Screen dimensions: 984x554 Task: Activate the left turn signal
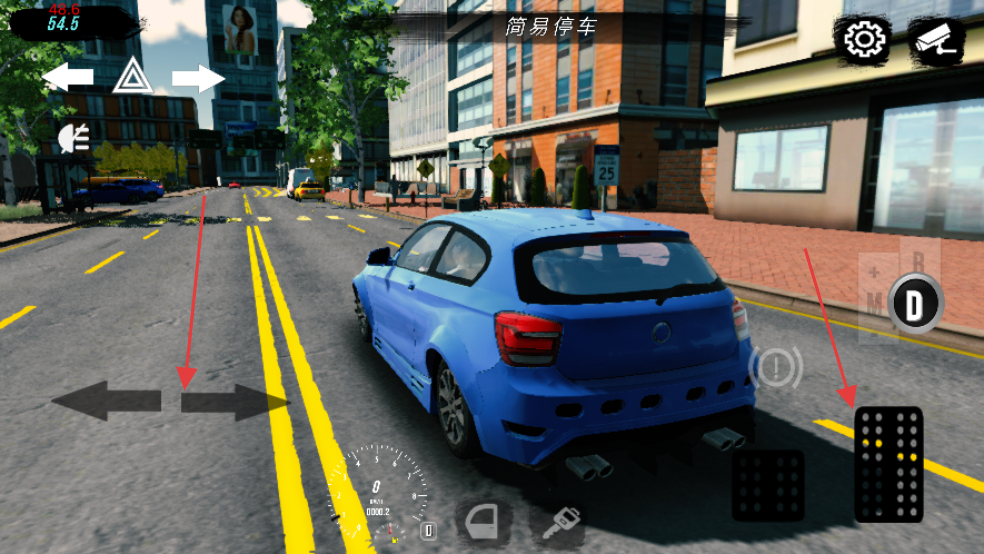click(68, 77)
